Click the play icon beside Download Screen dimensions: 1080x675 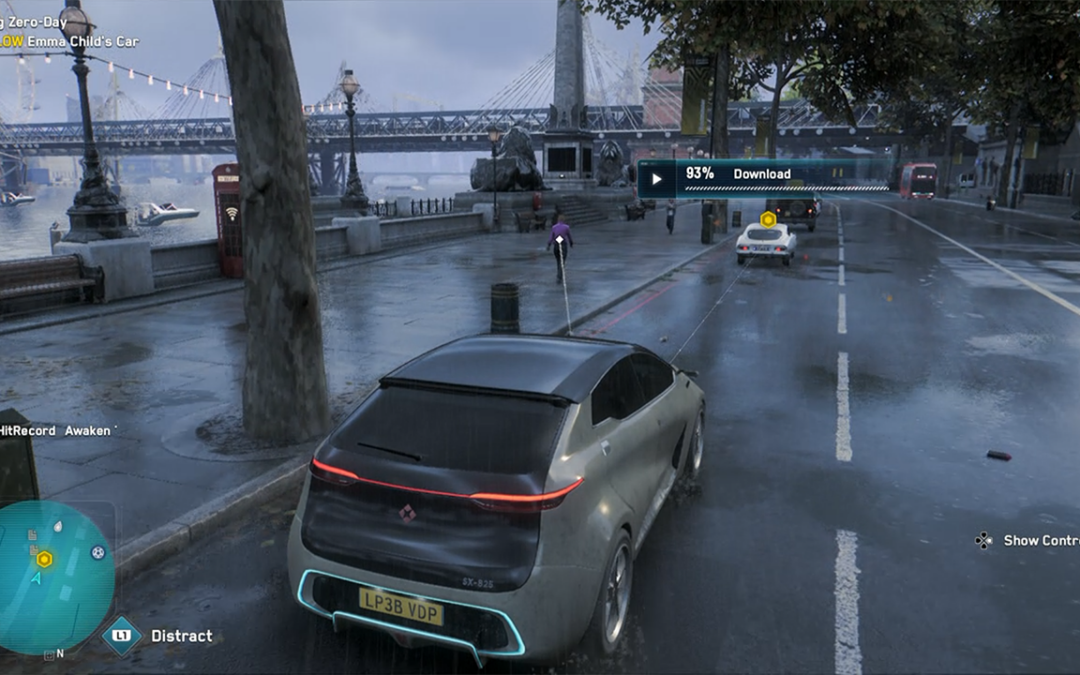(656, 180)
